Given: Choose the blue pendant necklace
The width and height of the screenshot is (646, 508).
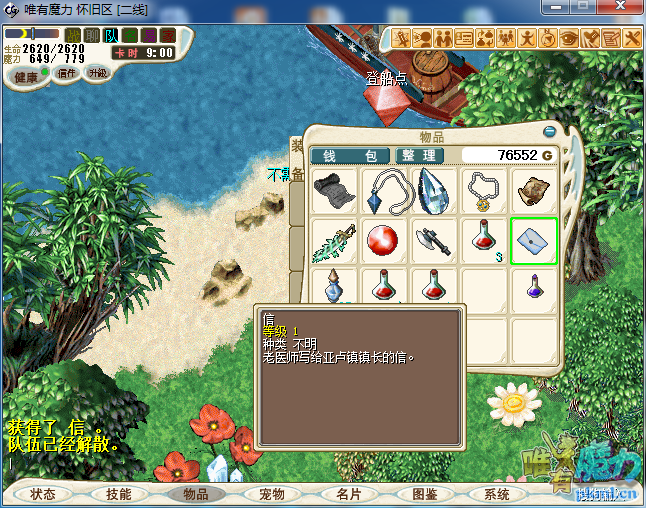Looking at the screenshot, I should (x=384, y=190).
